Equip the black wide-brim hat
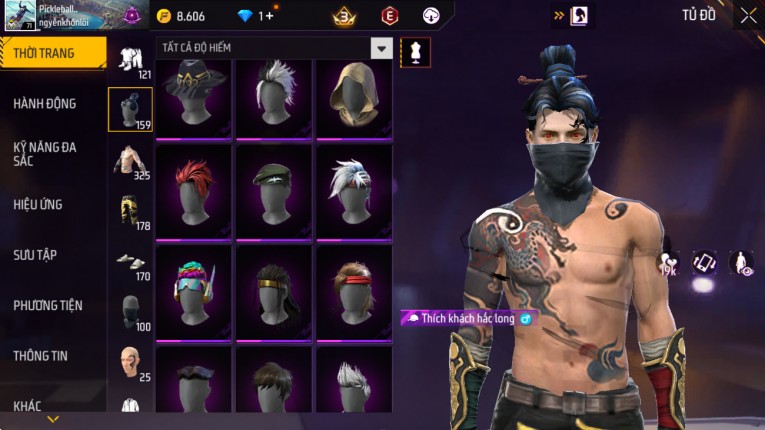765x430 pixels. pos(193,97)
